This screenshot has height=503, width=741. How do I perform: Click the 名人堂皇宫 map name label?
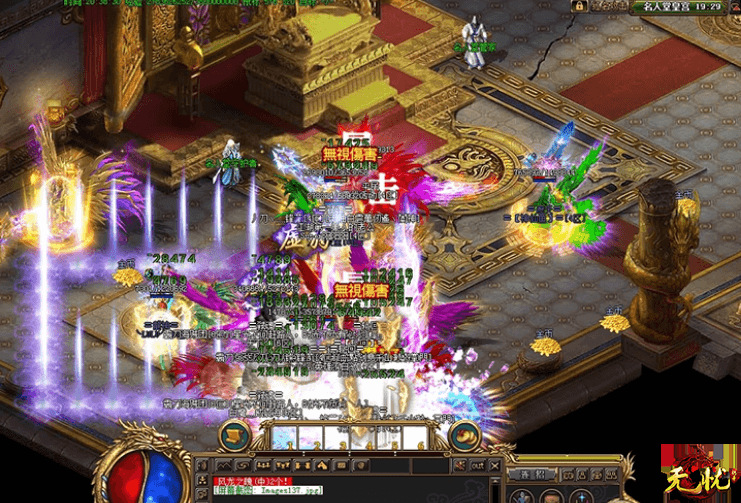coord(672,6)
